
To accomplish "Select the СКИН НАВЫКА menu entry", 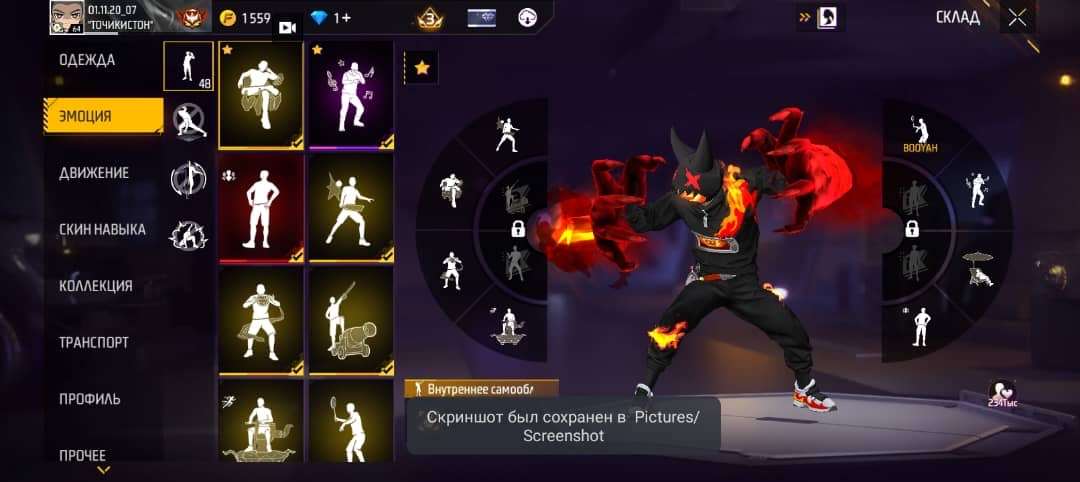I will click(102, 229).
